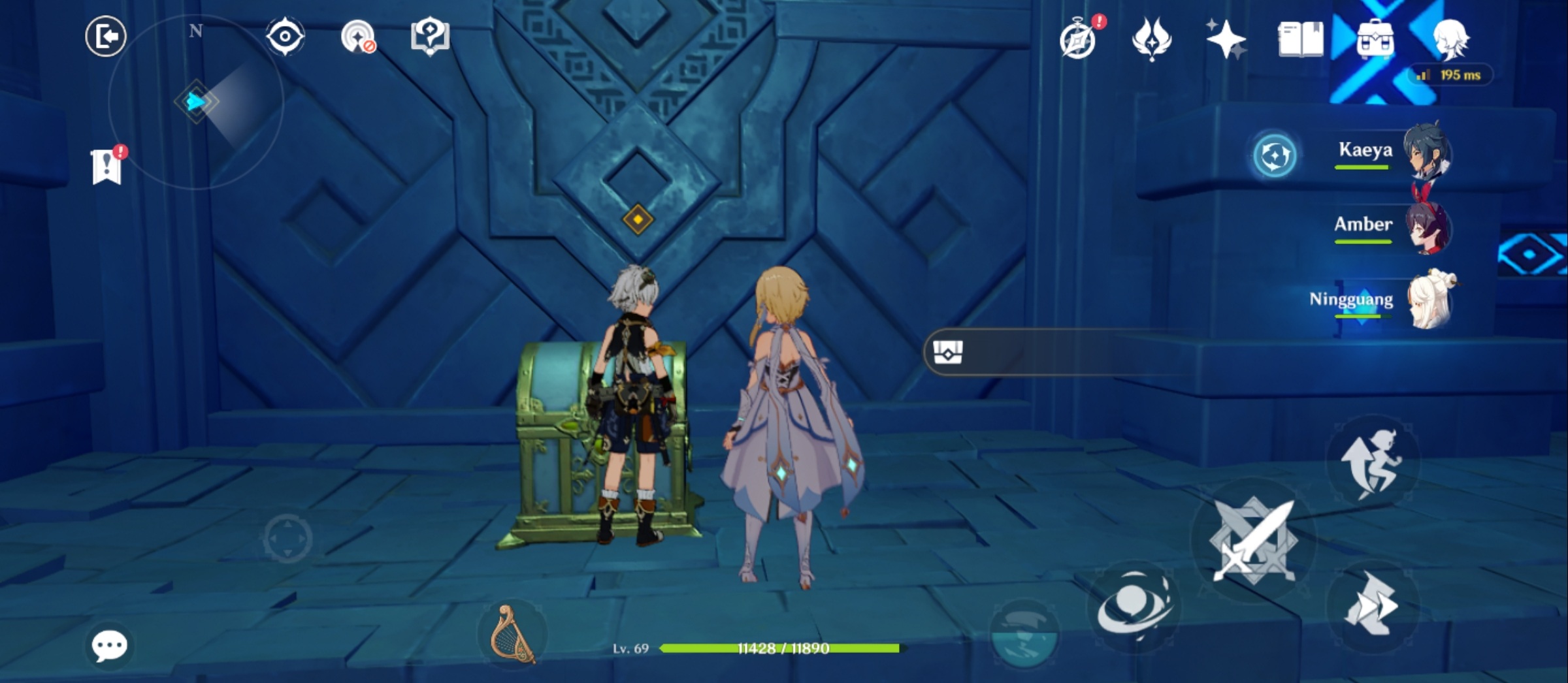
Task: Tap the minimap to open the map
Action: [x=196, y=101]
